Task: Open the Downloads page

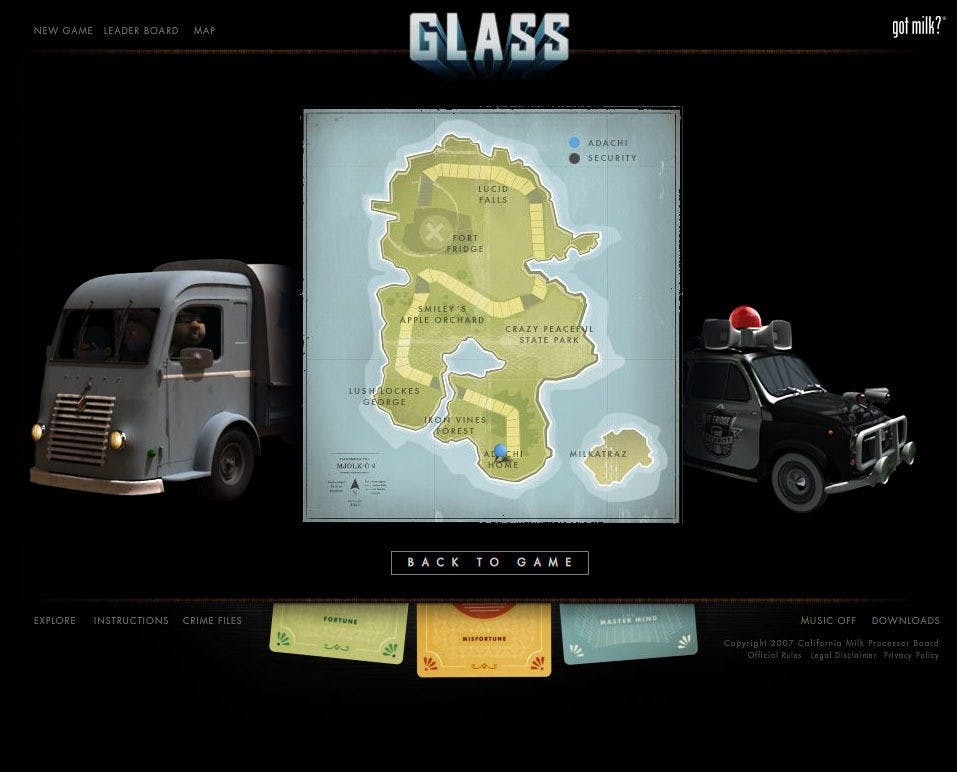Action: pyautogui.click(x=905, y=621)
